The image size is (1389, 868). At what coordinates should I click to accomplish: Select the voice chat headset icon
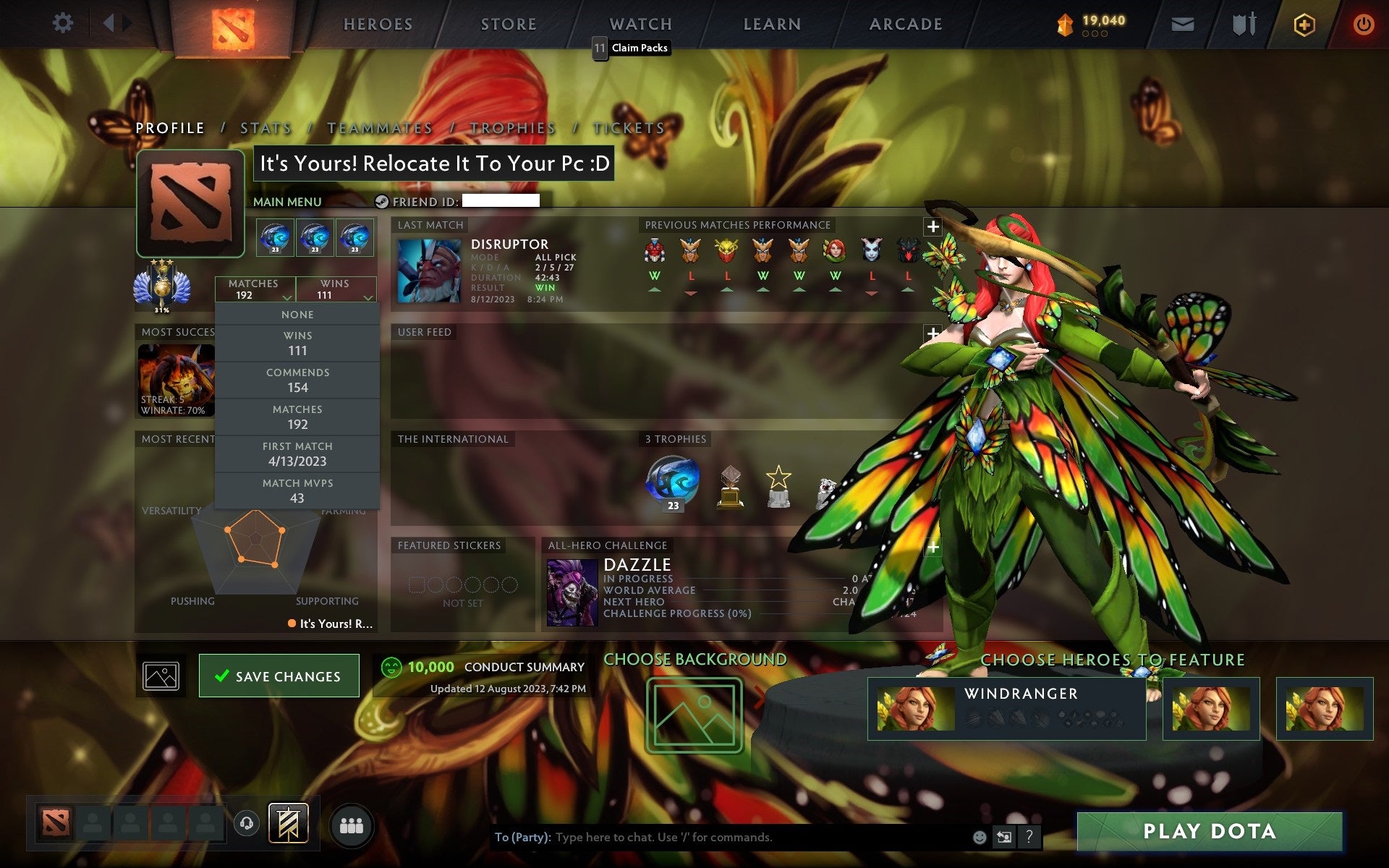click(x=246, y=823)
